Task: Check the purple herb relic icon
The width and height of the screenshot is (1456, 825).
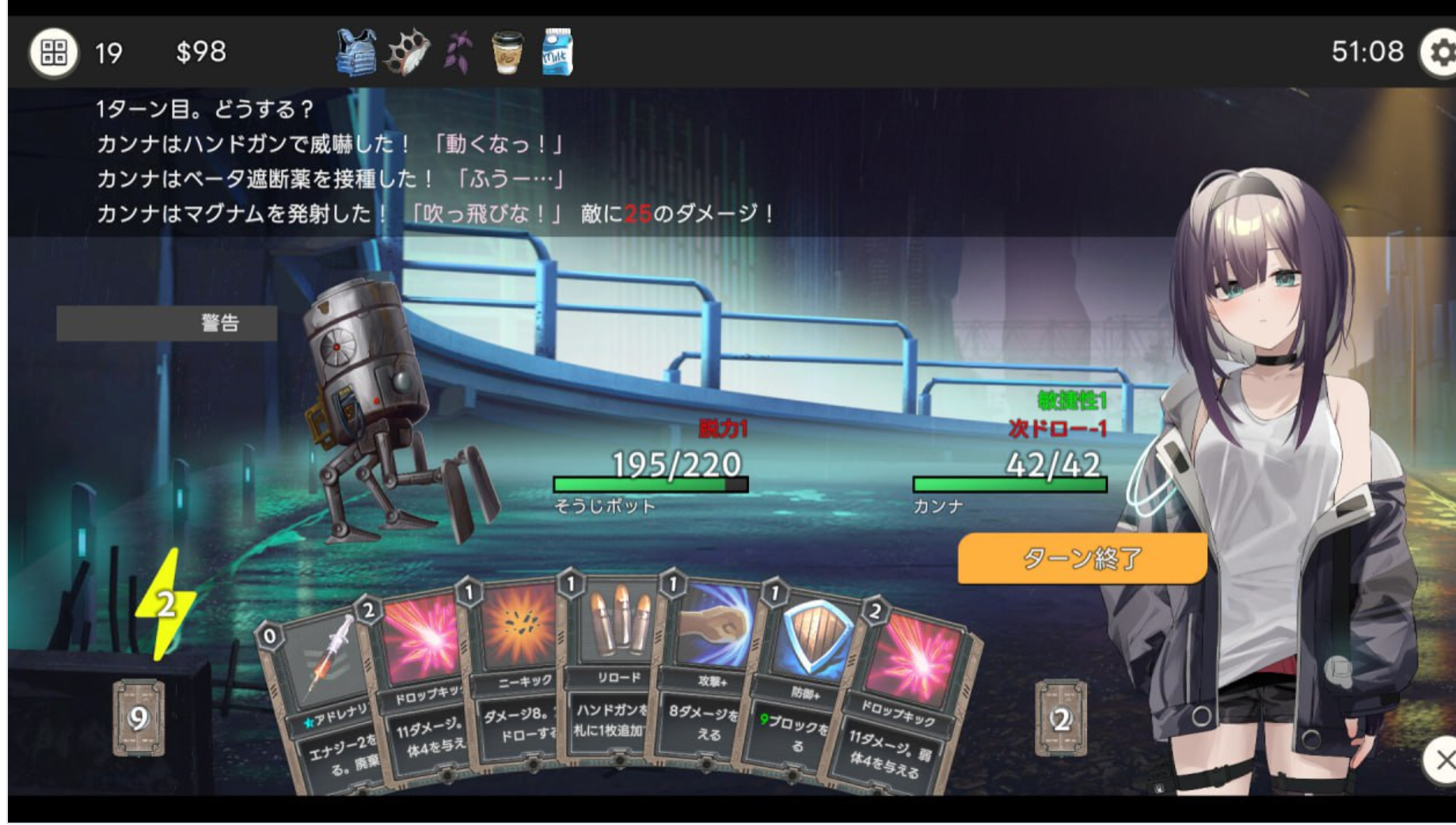Action: [458, 52]
